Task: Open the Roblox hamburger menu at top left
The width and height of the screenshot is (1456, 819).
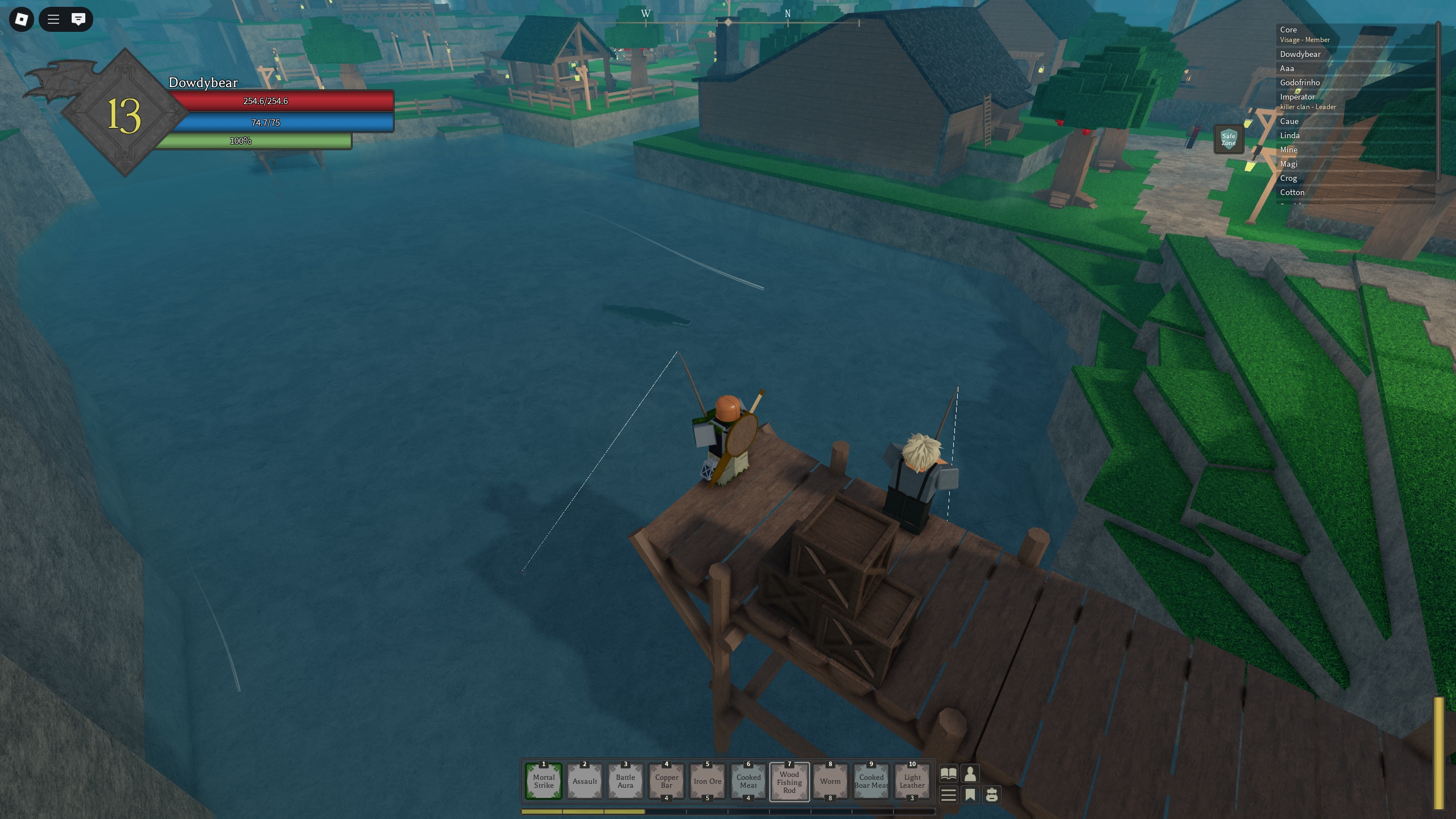Action: coord(52,19)
